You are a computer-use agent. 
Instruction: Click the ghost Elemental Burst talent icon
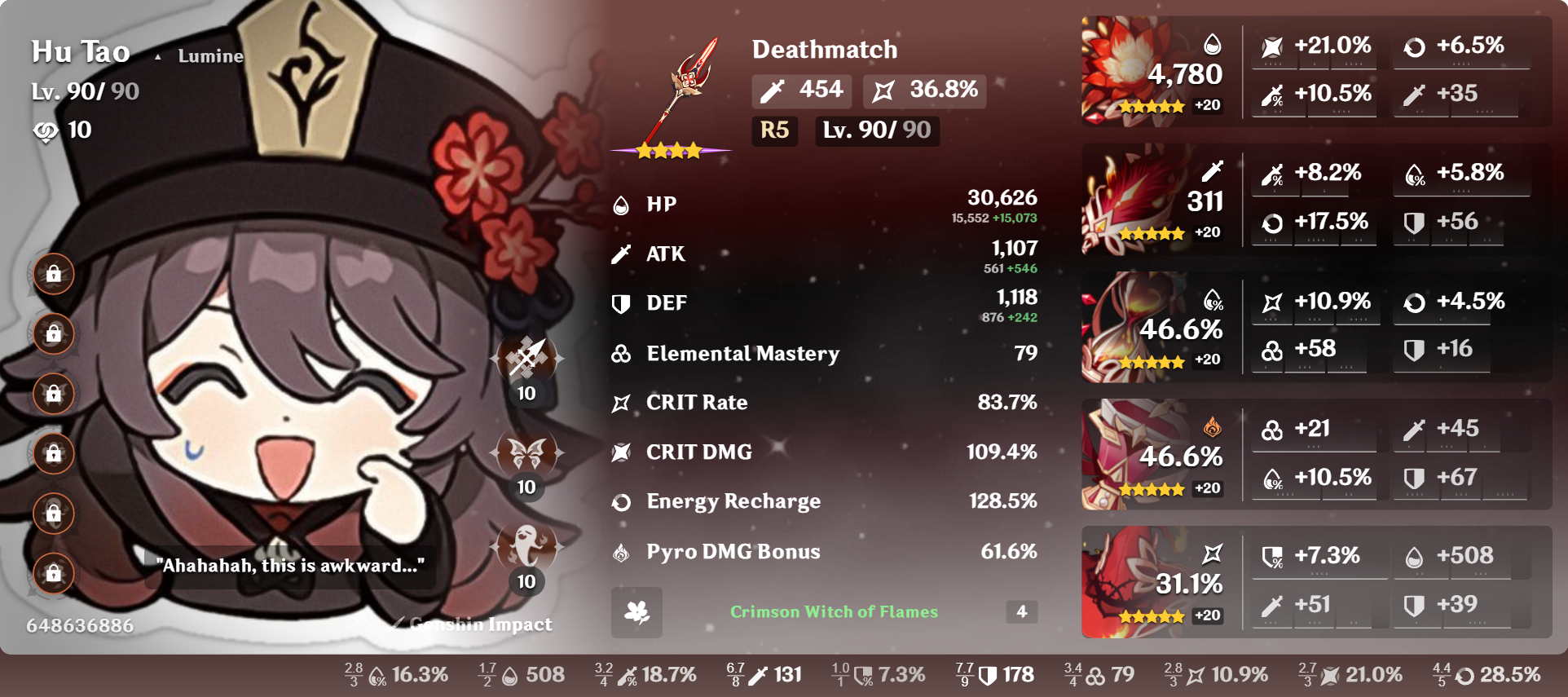pos(526,548)
